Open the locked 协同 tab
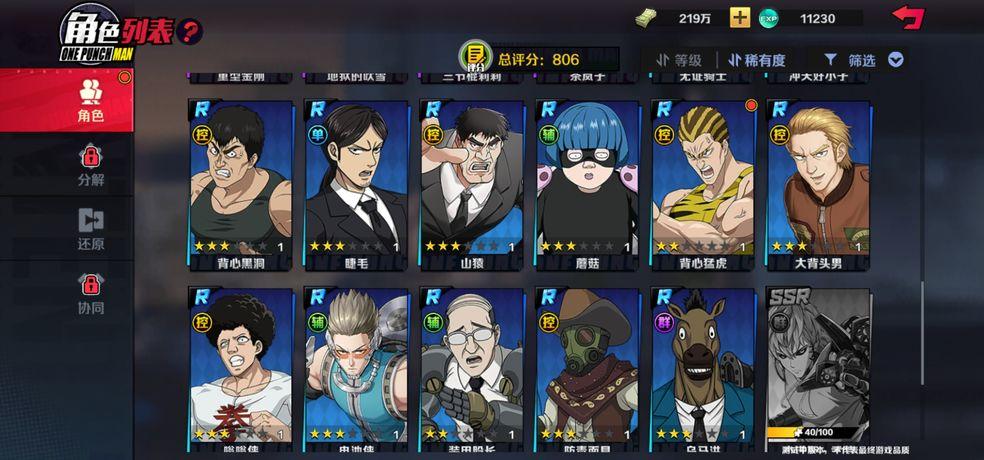 (x=91, y=293)
